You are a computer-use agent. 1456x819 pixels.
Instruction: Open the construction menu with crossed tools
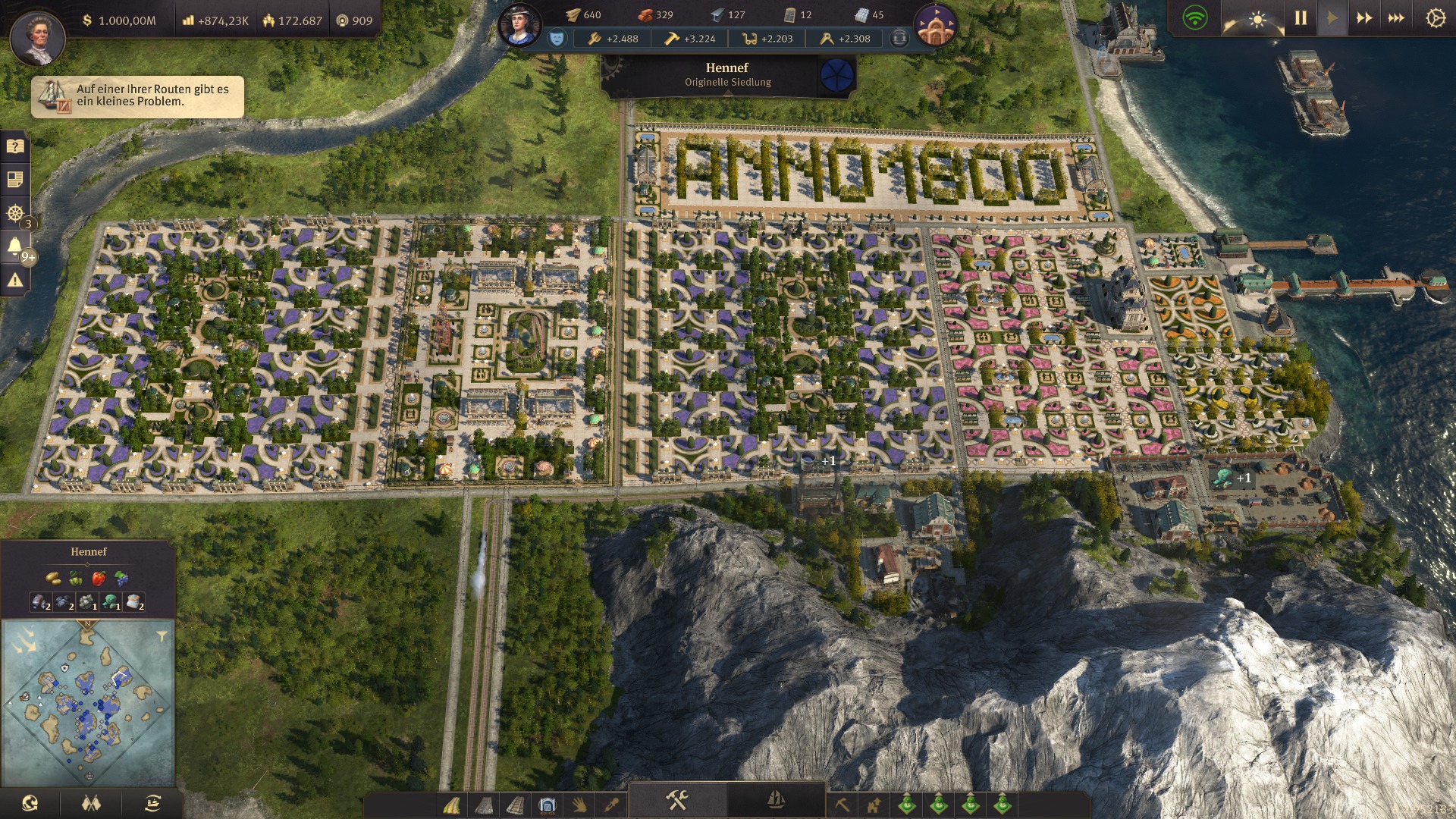click(676, 800)
